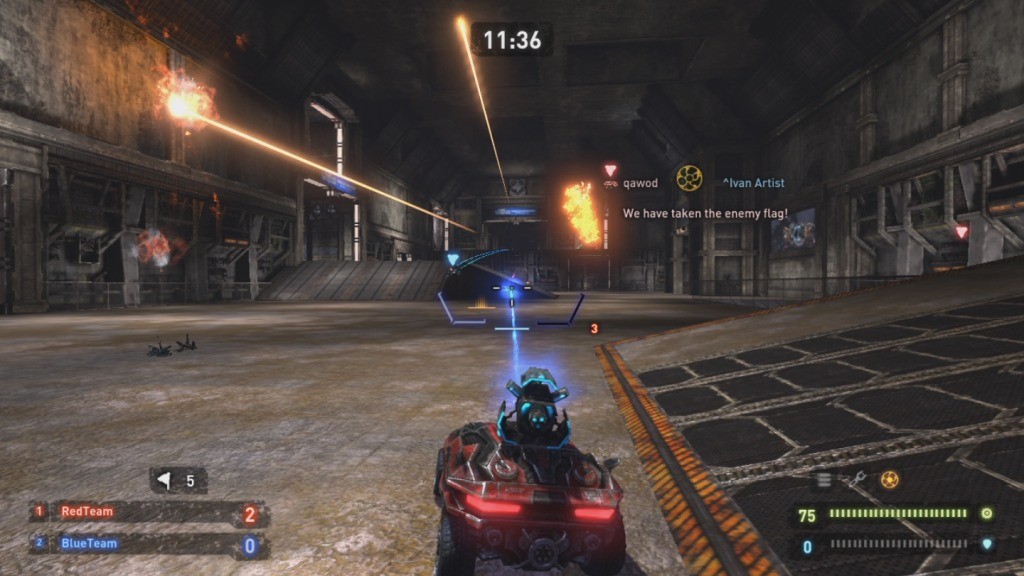Choose the wrench tool weapon icon

pos(857,480)
